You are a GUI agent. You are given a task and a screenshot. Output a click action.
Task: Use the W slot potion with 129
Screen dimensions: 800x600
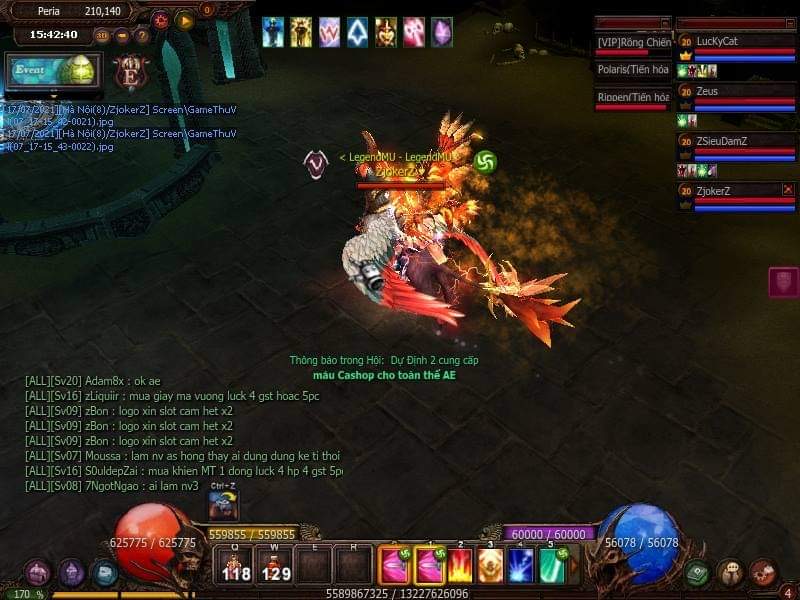[x=275, y=565]
